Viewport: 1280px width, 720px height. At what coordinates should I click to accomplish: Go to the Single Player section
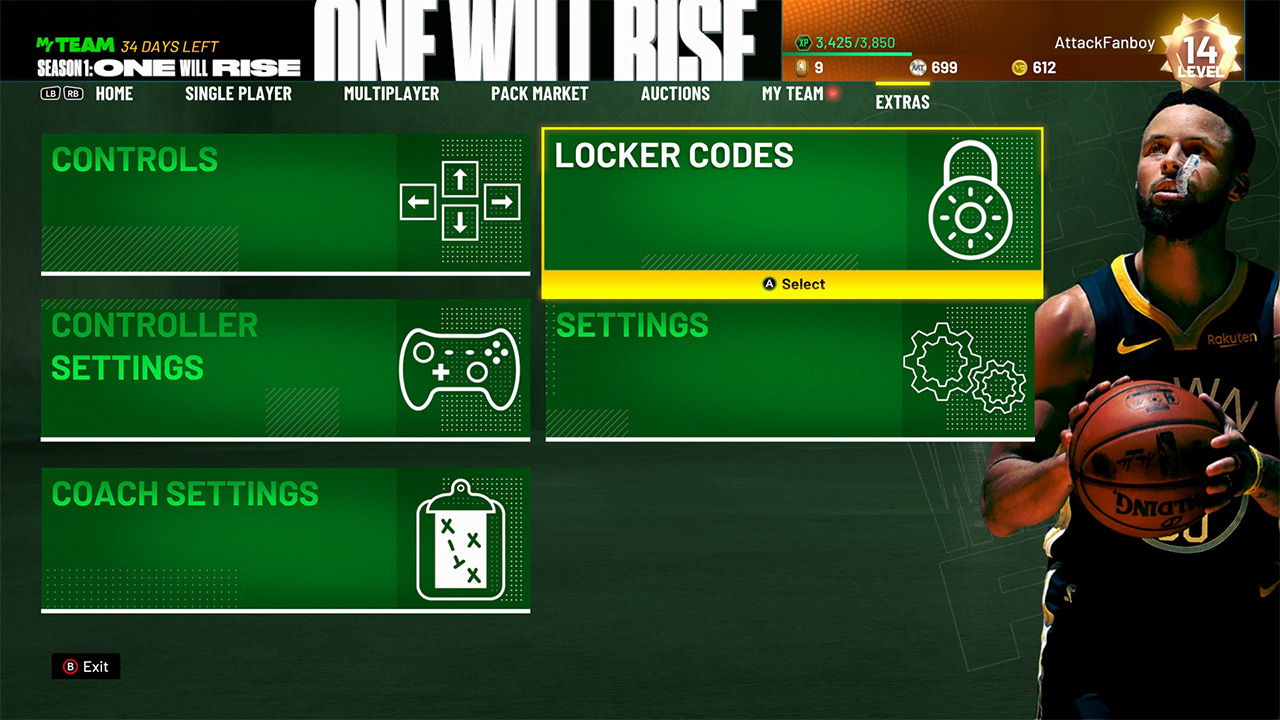click(238, 93)
